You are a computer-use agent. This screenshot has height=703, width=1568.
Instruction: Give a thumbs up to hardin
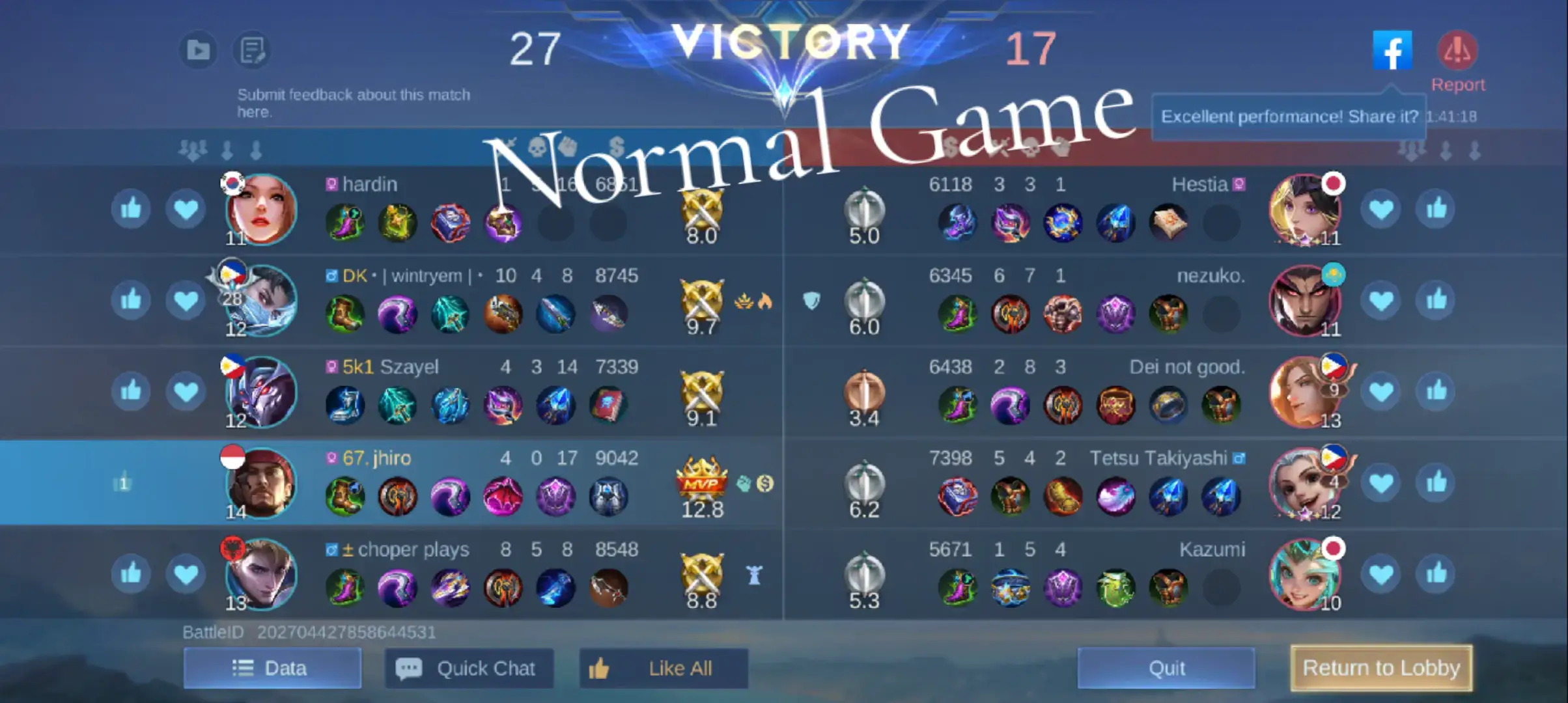pyautogui.click(x=130, y=208)
